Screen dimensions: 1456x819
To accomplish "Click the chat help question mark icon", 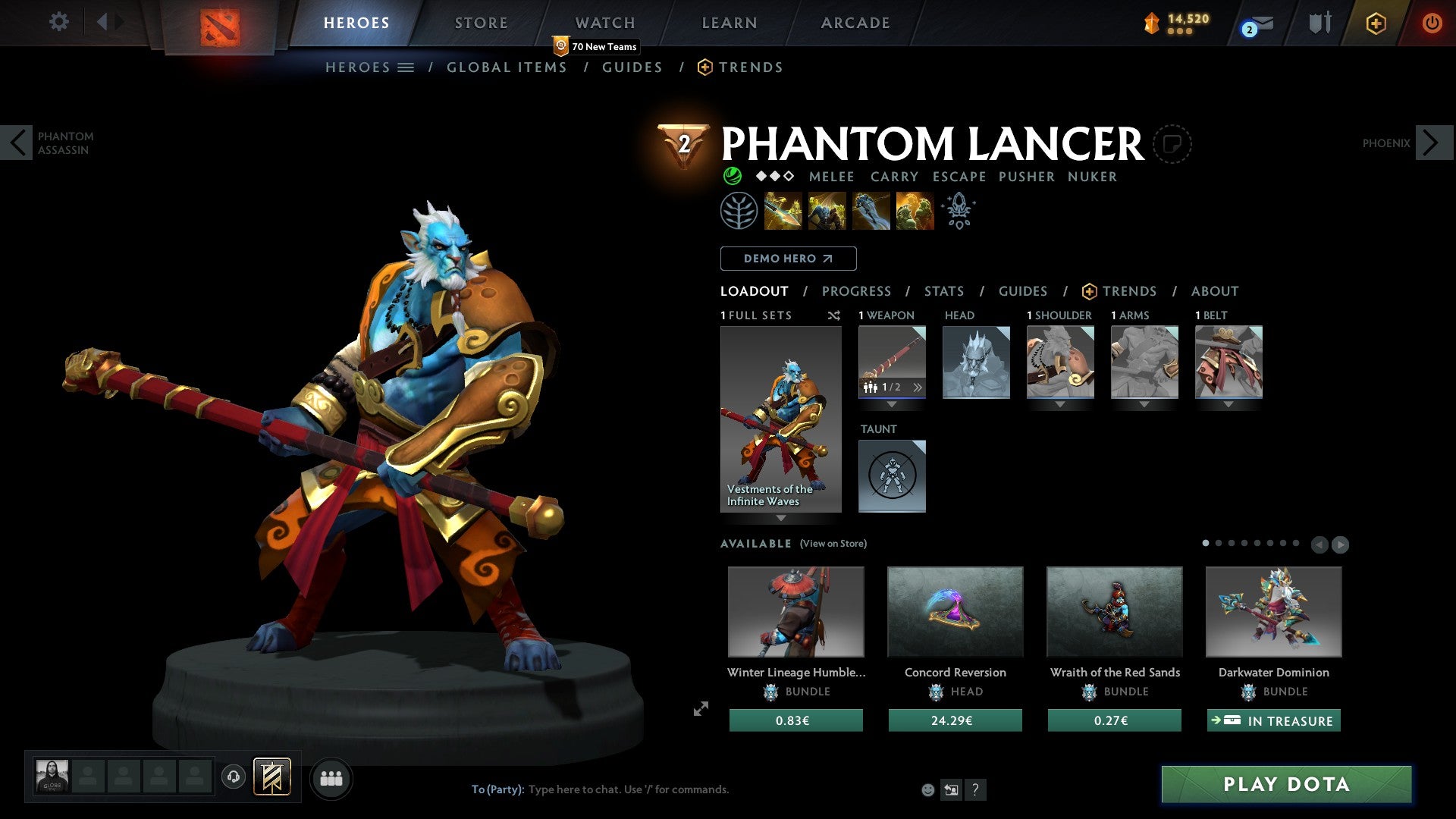I will click(x=975, y=789).
